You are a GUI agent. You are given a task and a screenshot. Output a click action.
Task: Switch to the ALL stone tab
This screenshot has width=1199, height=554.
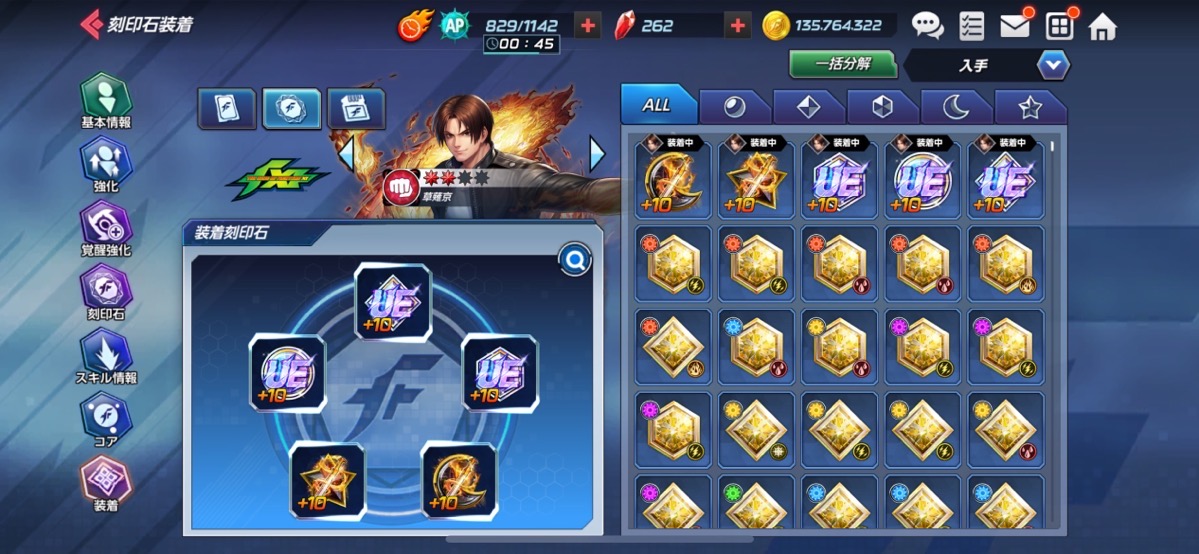(656, 105)
